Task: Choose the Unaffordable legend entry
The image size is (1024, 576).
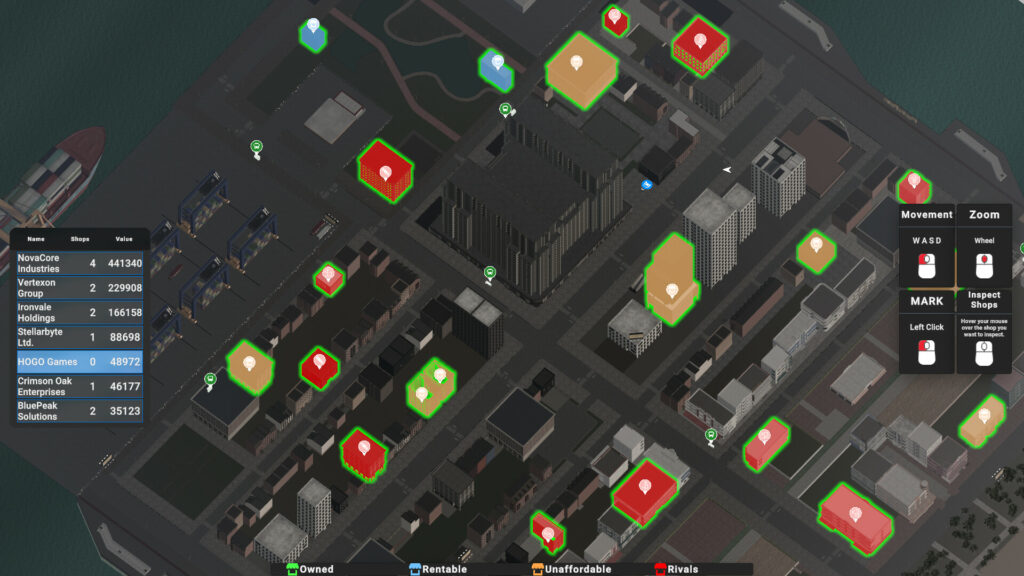Action: click(571, 569)
